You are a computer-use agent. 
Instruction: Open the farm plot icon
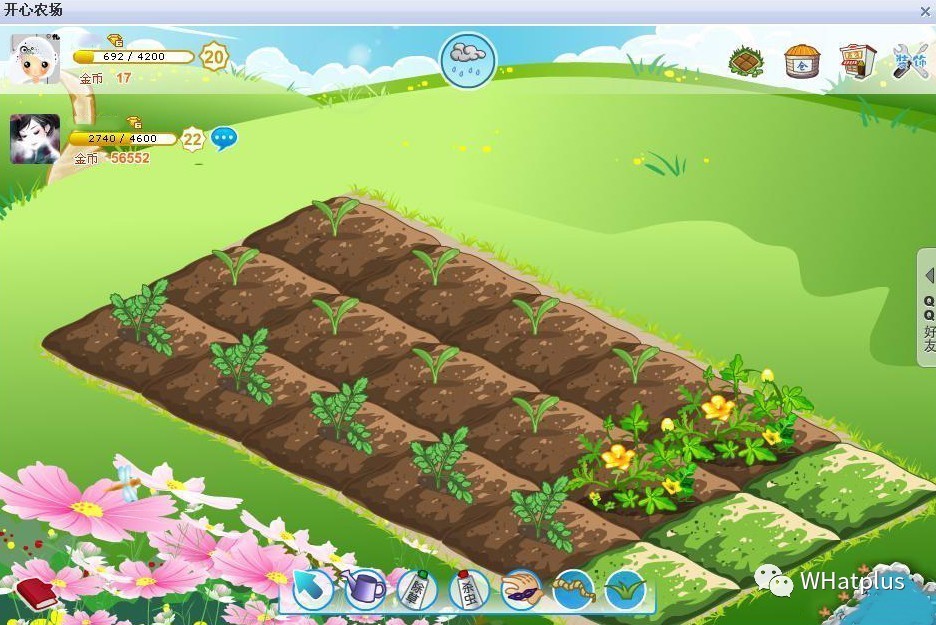746,61
